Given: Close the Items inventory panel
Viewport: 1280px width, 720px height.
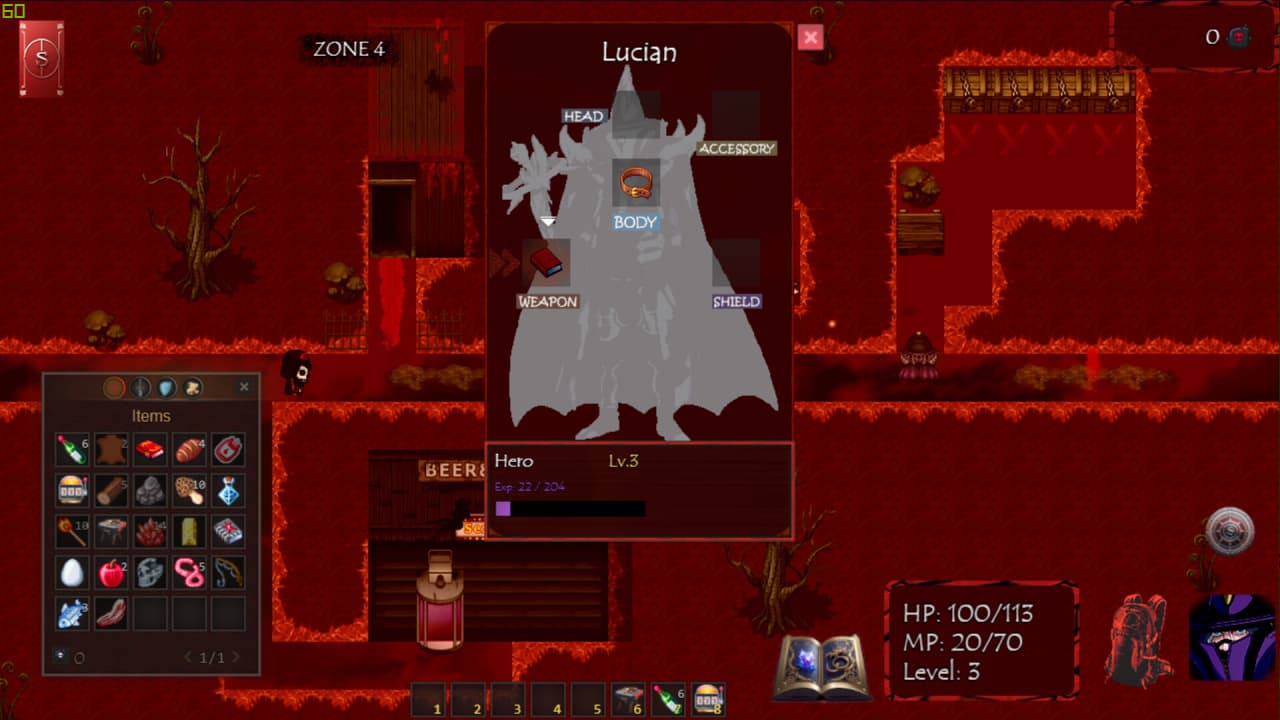Looking at the screenshot, I should [x=244, y=387].
